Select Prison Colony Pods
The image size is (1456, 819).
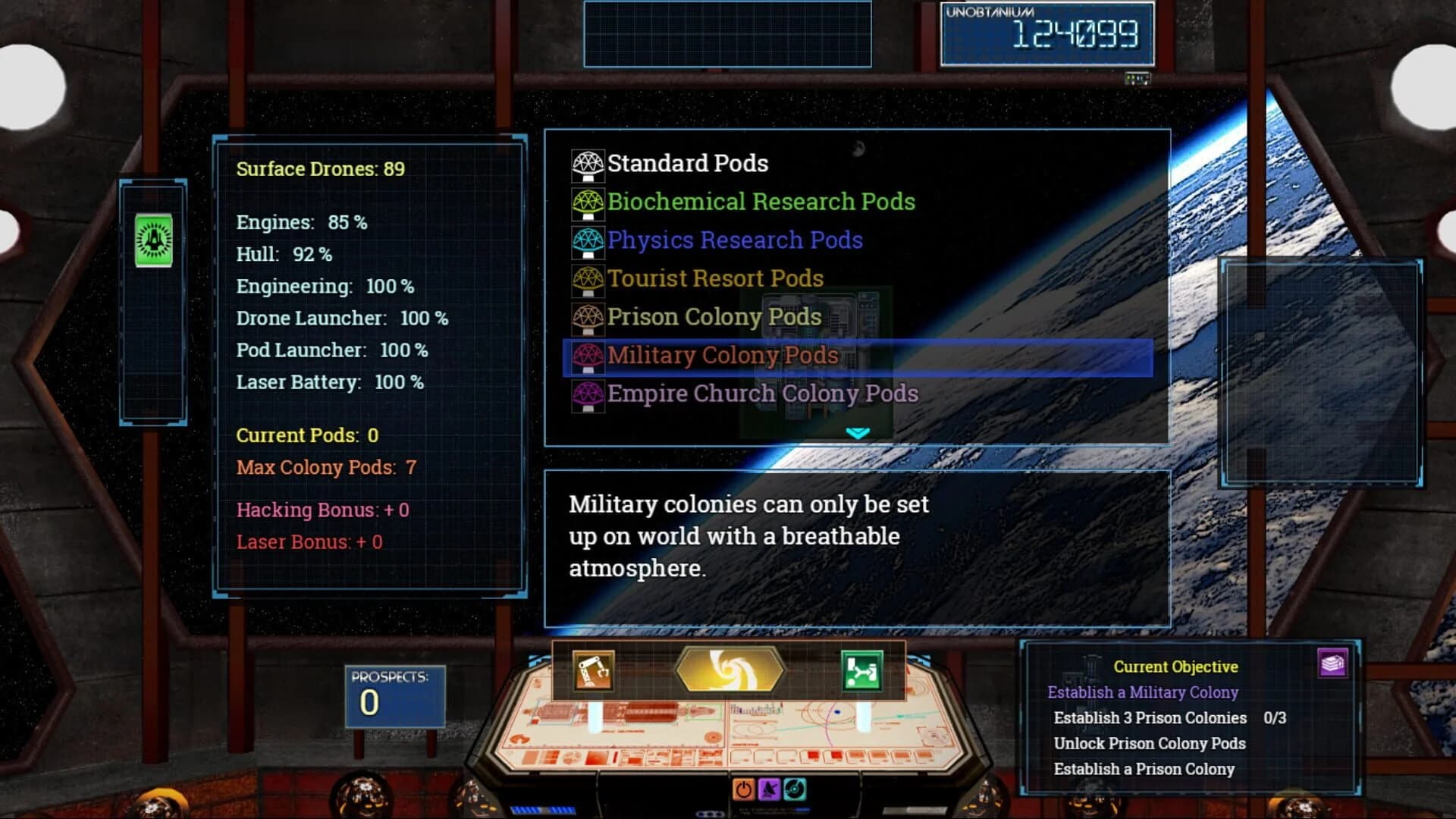(x=714, y=316)
